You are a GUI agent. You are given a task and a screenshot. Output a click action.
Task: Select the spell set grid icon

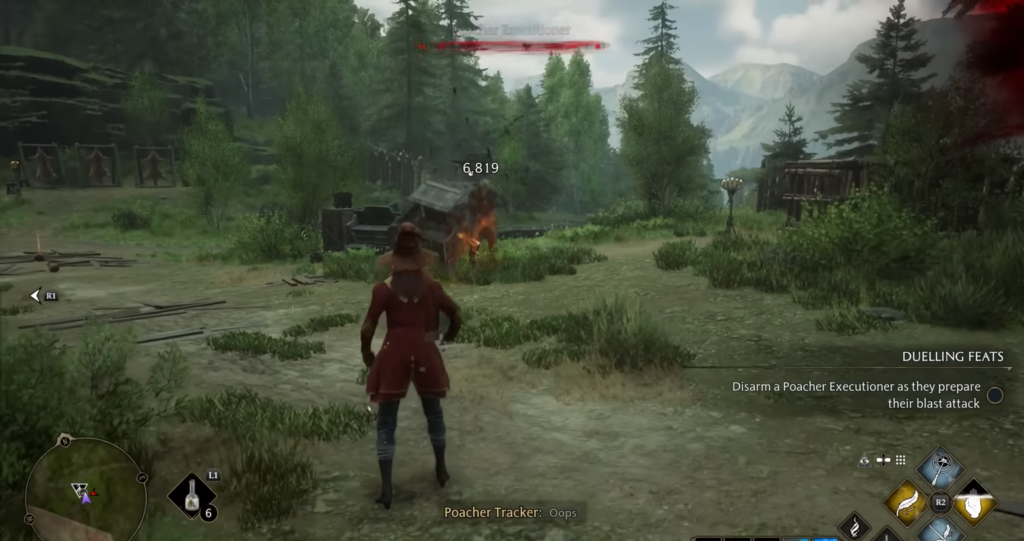click(x=900, y=460)
